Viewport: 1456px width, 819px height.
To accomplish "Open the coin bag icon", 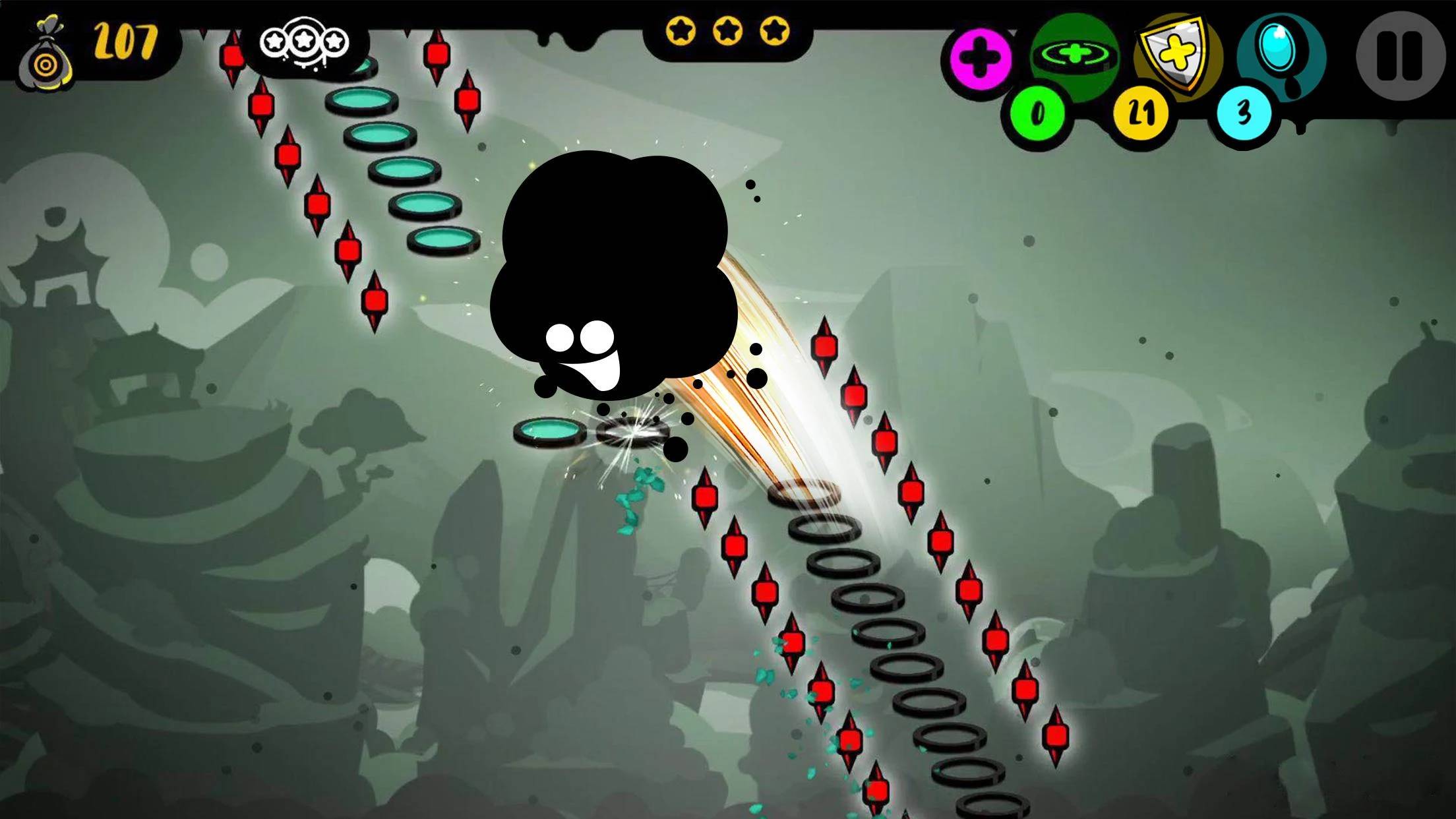I will coord(44,57).
